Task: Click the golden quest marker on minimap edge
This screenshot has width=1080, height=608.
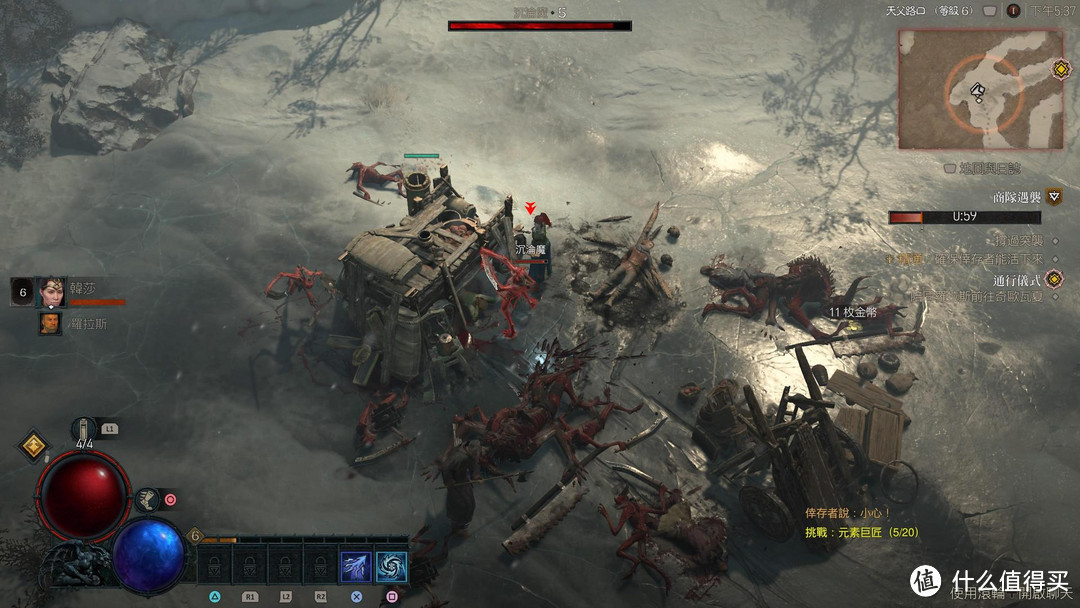Action: (1061, 69)
